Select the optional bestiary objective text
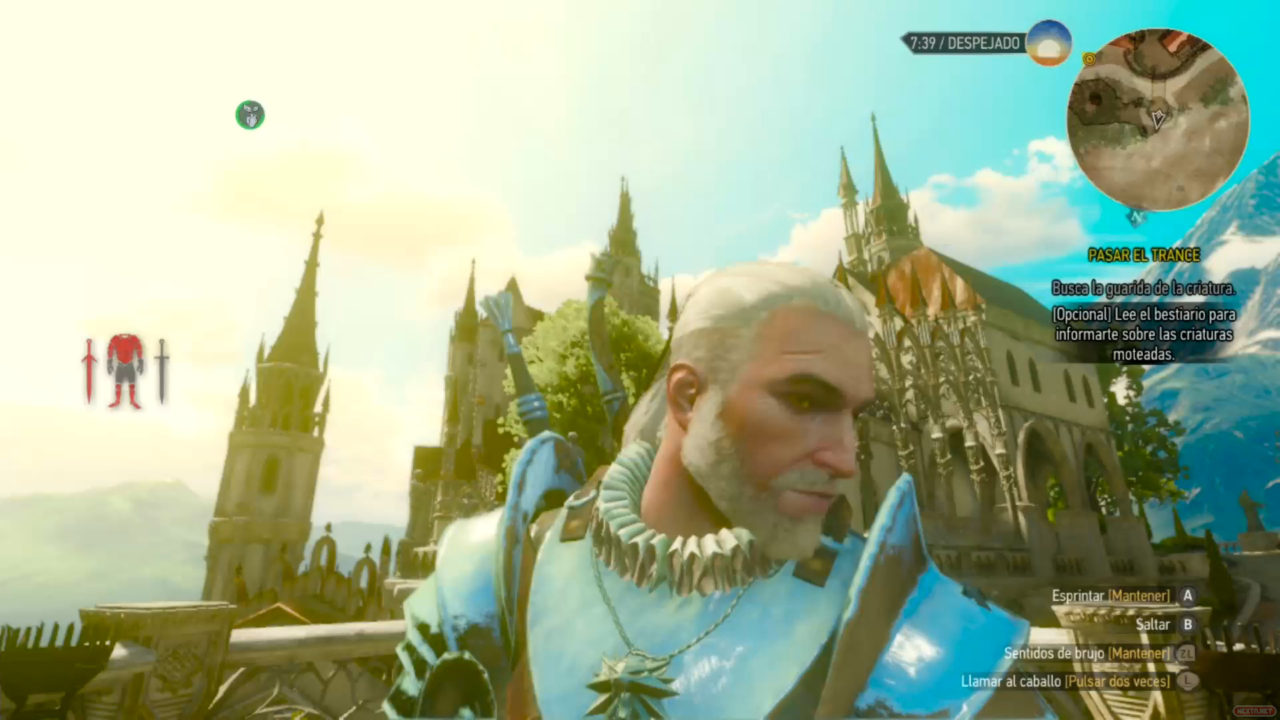Viewport: 1280px width, 720px height. click(1143, 334)
